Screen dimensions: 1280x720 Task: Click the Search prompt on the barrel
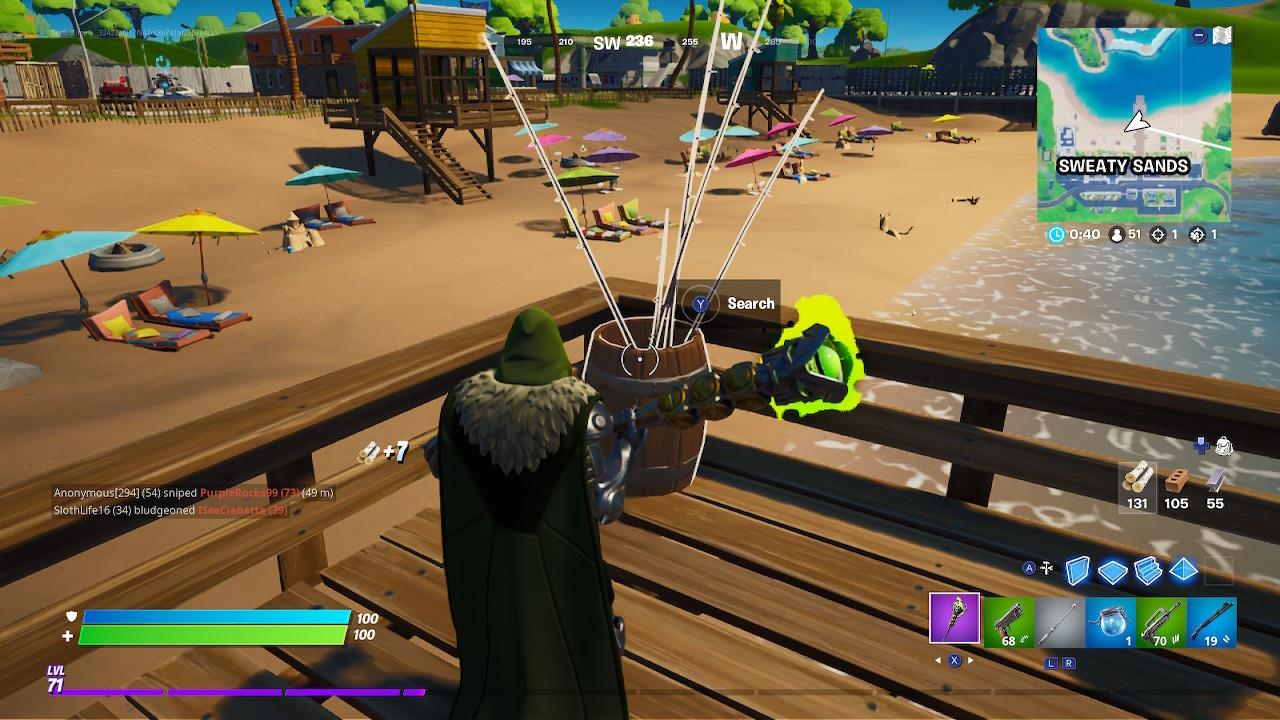[x=723, y=303]
